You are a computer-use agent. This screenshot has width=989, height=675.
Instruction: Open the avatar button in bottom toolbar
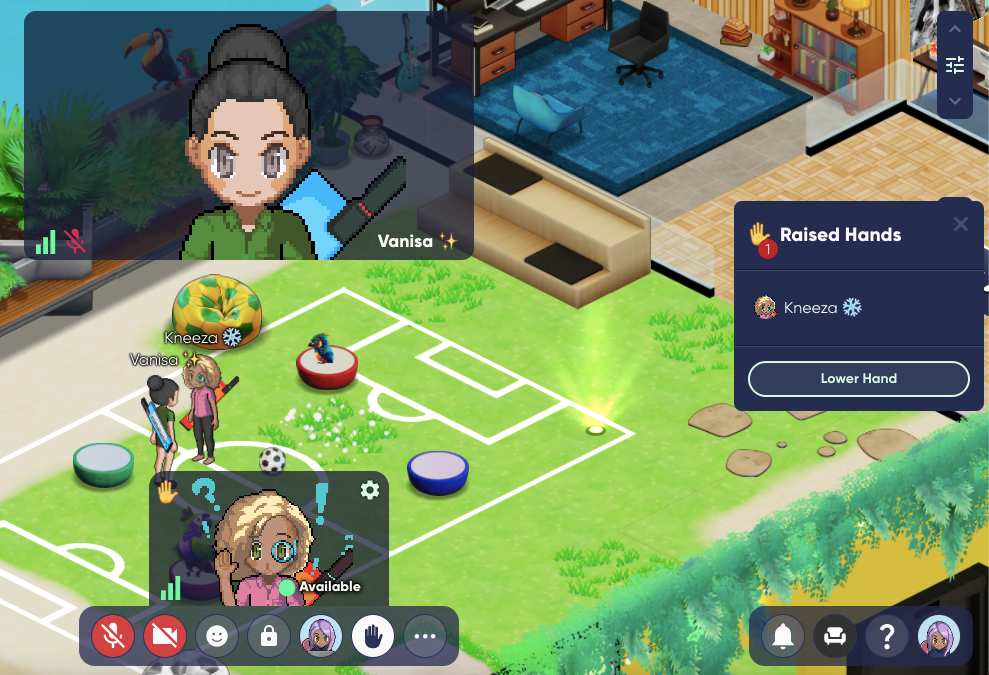click(321, 636)
